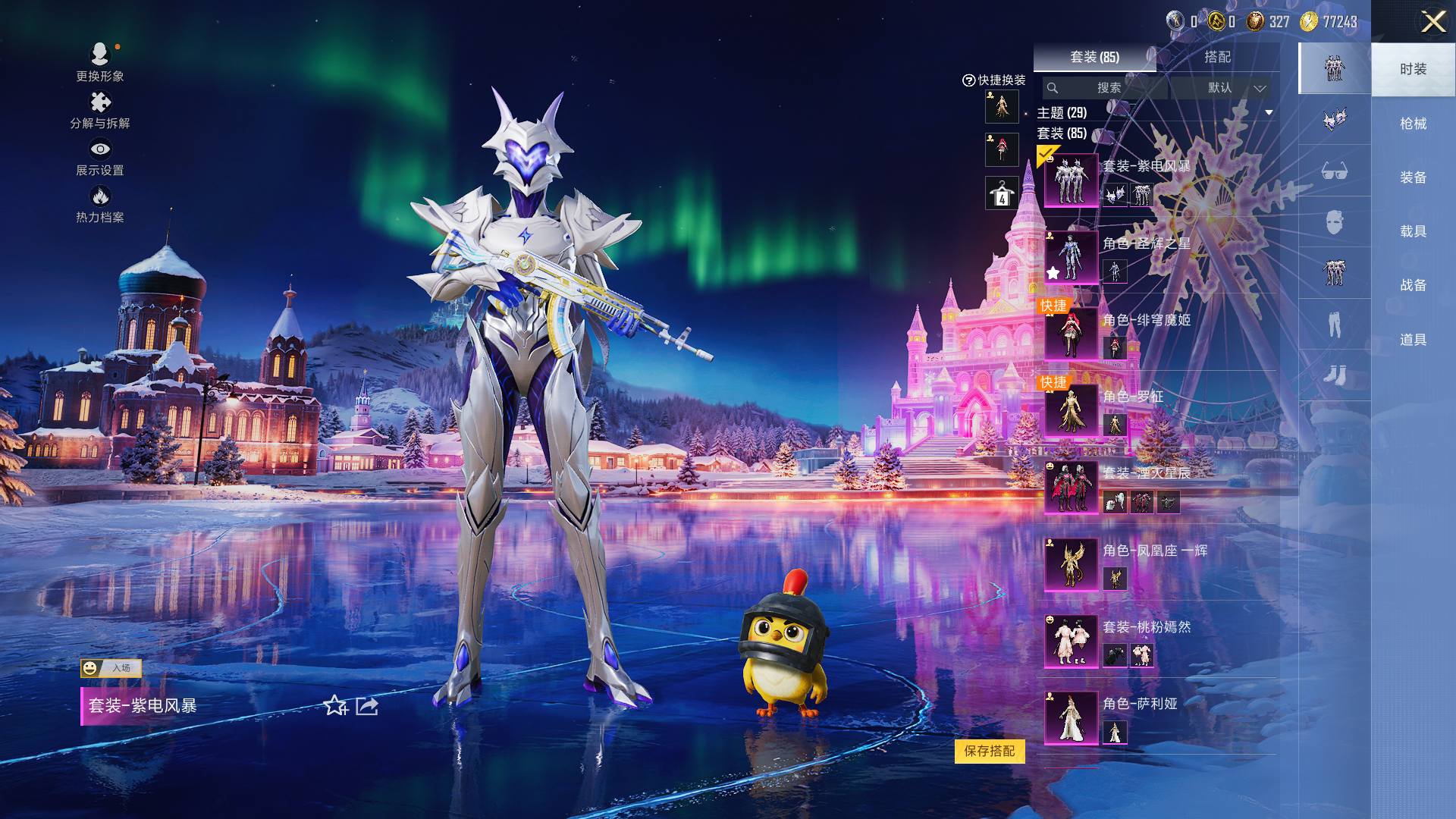Image resolution: width=1456 pixels, height=819 pixels.
Task: Expand the 主题 (29) theme section
Action: coord(1268,113)
